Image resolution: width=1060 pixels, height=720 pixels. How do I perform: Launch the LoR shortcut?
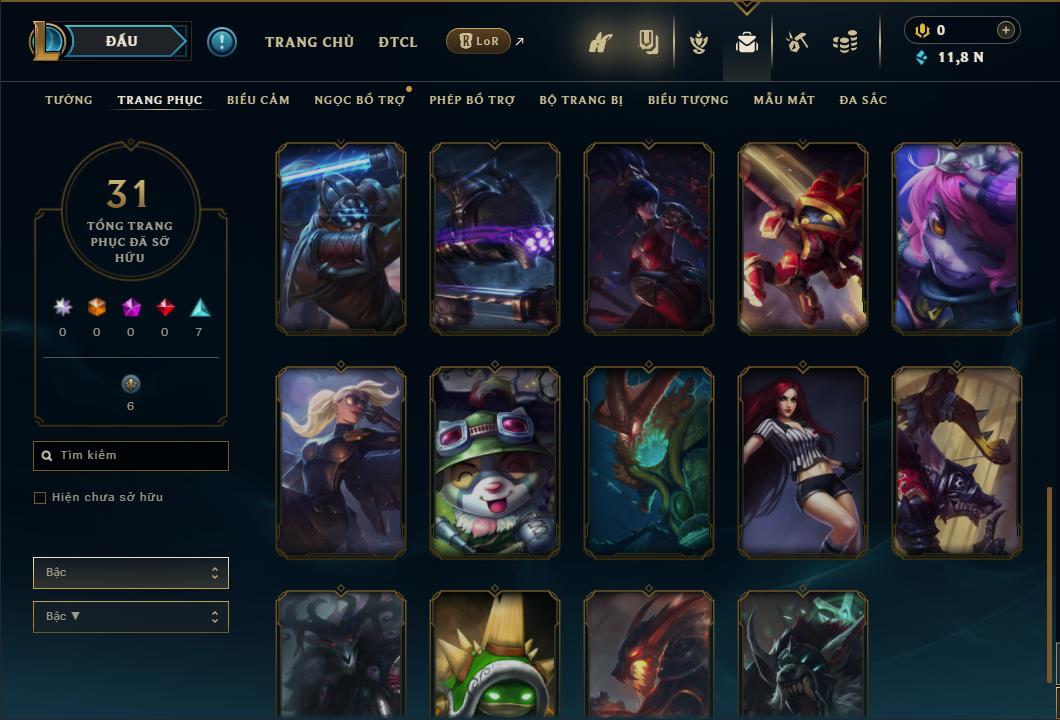478,41
